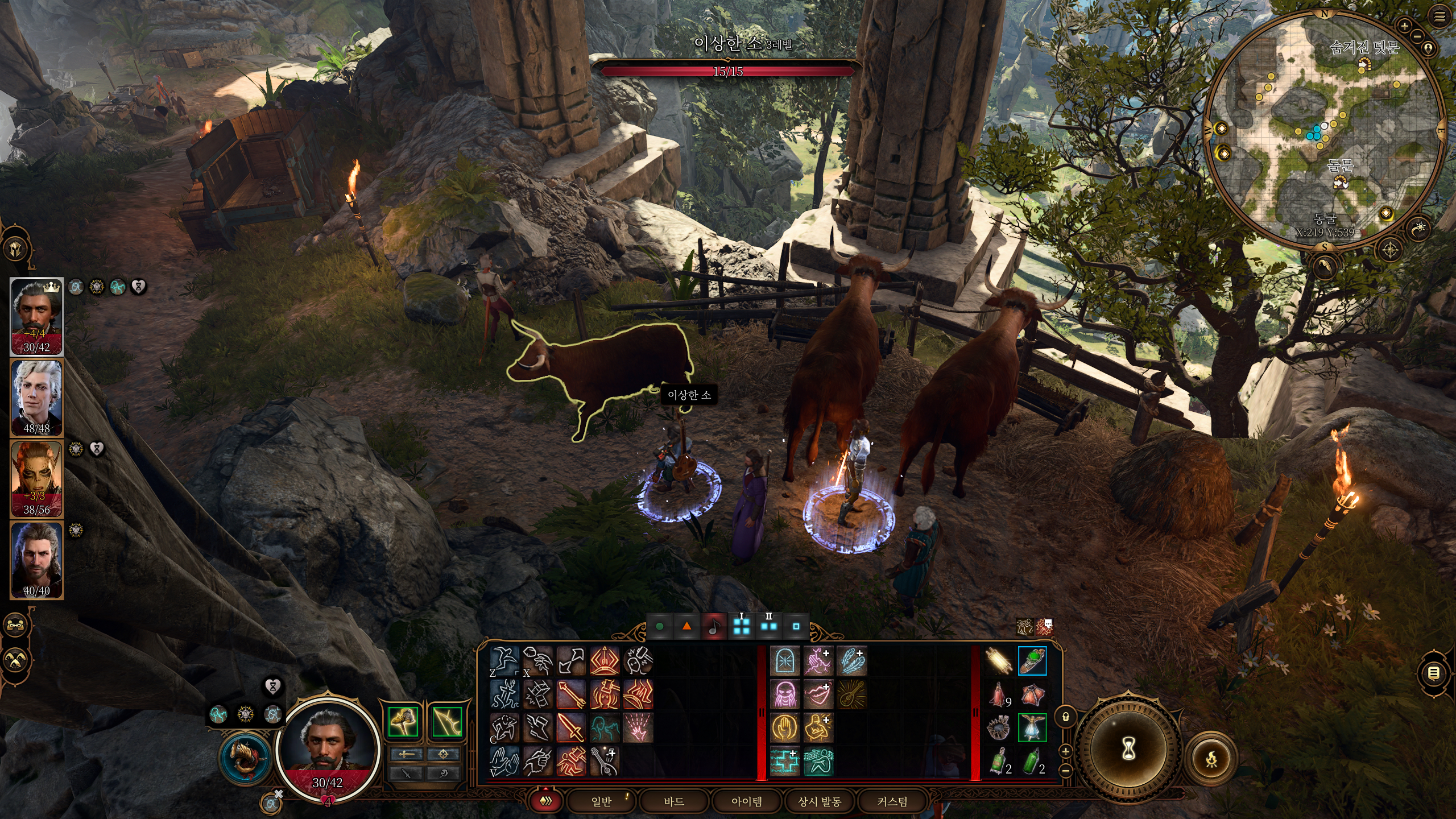Select the white-haired companion portrait
This screenshot has height=819, width=1456.
pyautogui.click(x=36, y=398)
